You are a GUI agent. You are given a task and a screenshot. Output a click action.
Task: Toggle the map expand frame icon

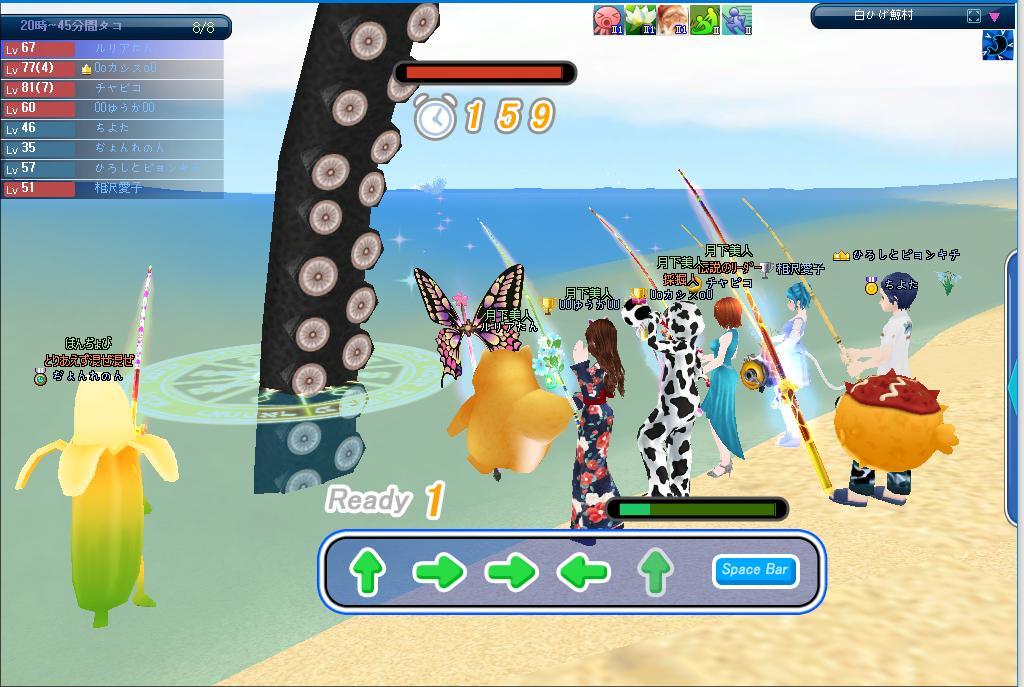pyautogui.click(x=974, y=16)
